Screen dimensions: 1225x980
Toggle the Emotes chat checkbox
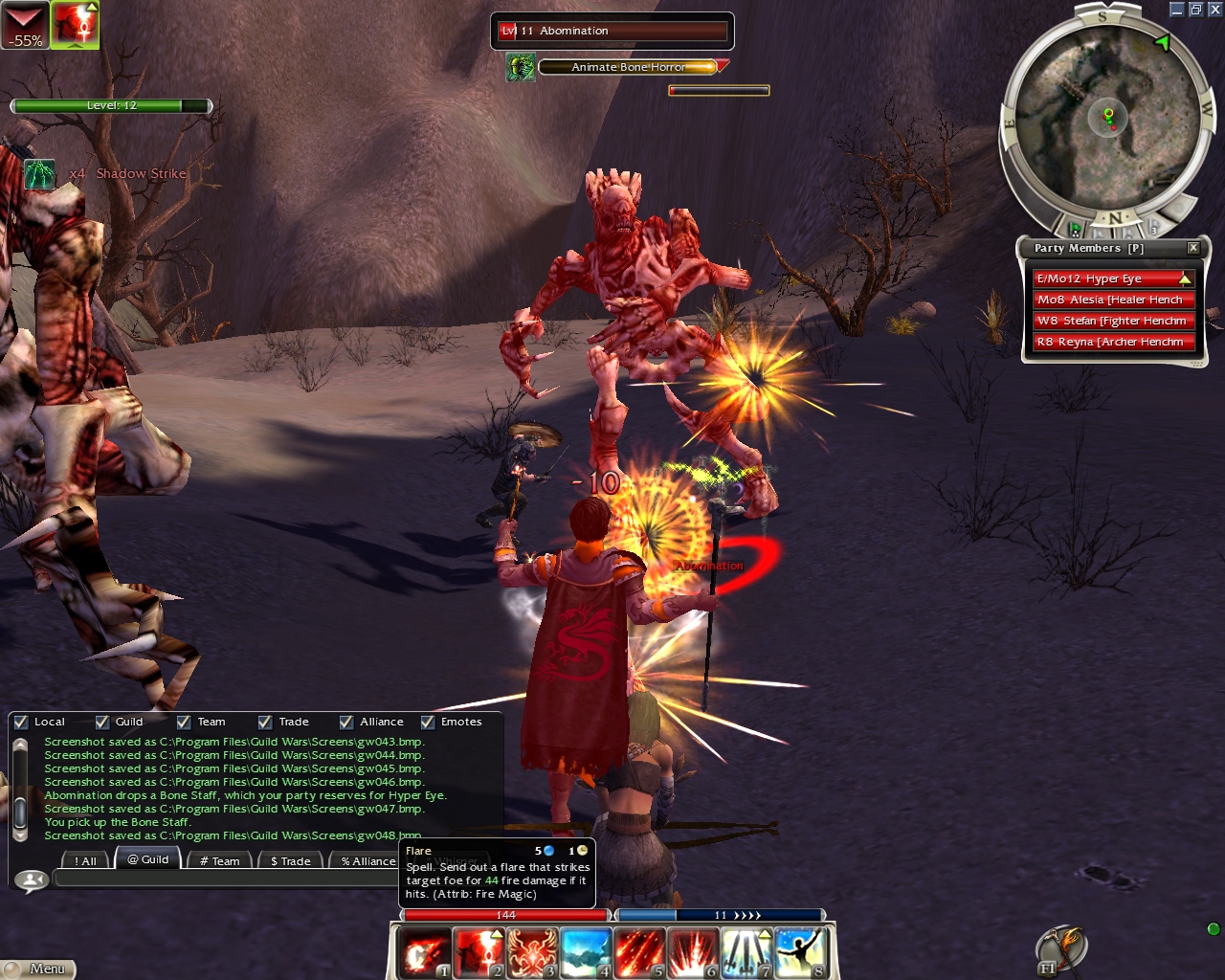pos(428,723)
